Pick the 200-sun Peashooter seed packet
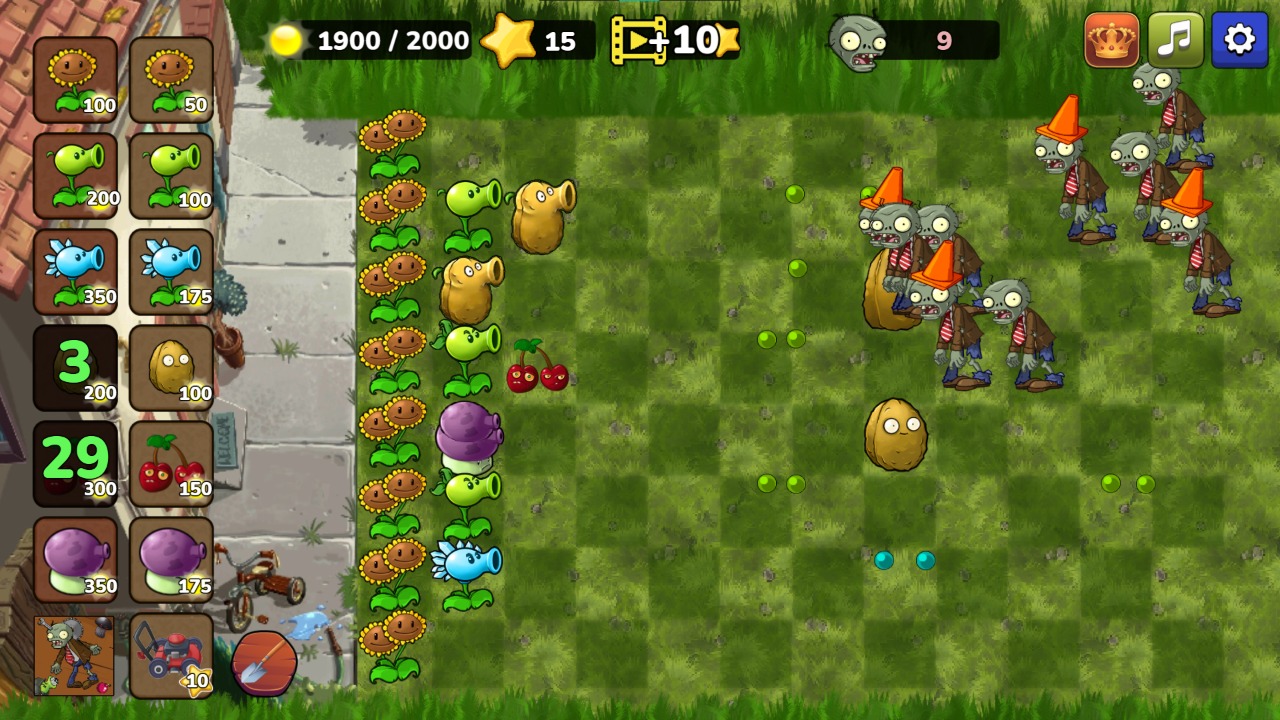Viewport: 1280px width, 720px height. tap(75, 174)
